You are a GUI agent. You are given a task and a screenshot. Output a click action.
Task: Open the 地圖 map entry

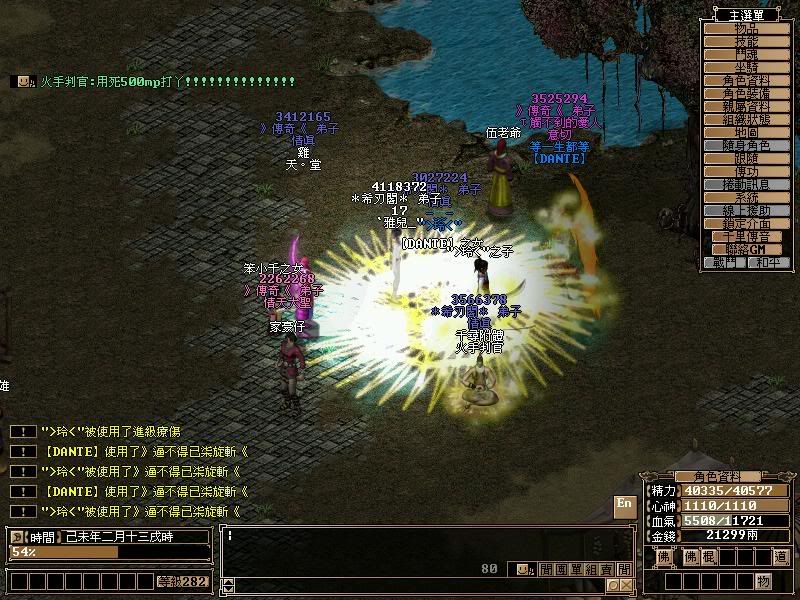coord(746,133)
